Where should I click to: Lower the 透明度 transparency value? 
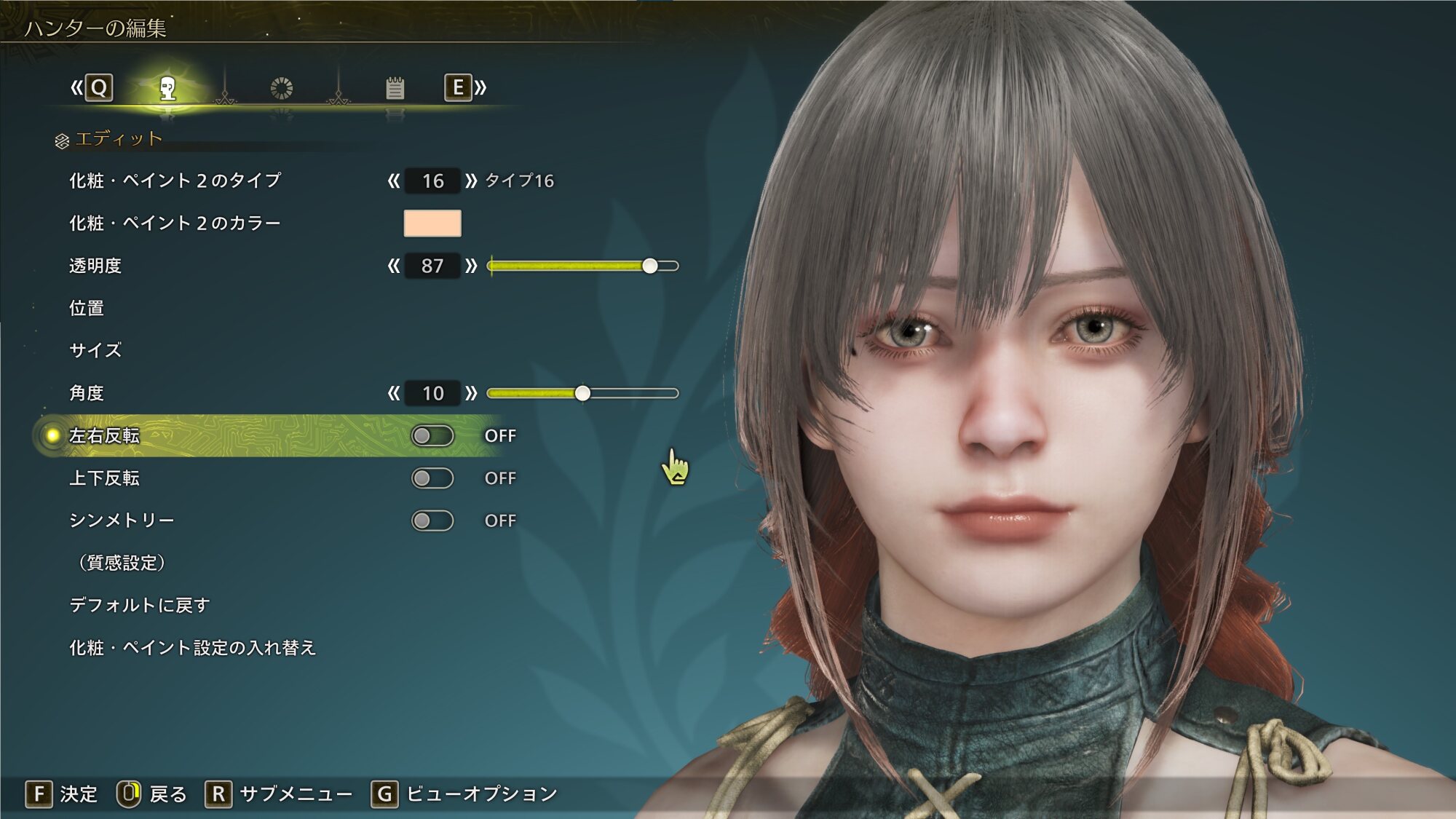(394, 266)
